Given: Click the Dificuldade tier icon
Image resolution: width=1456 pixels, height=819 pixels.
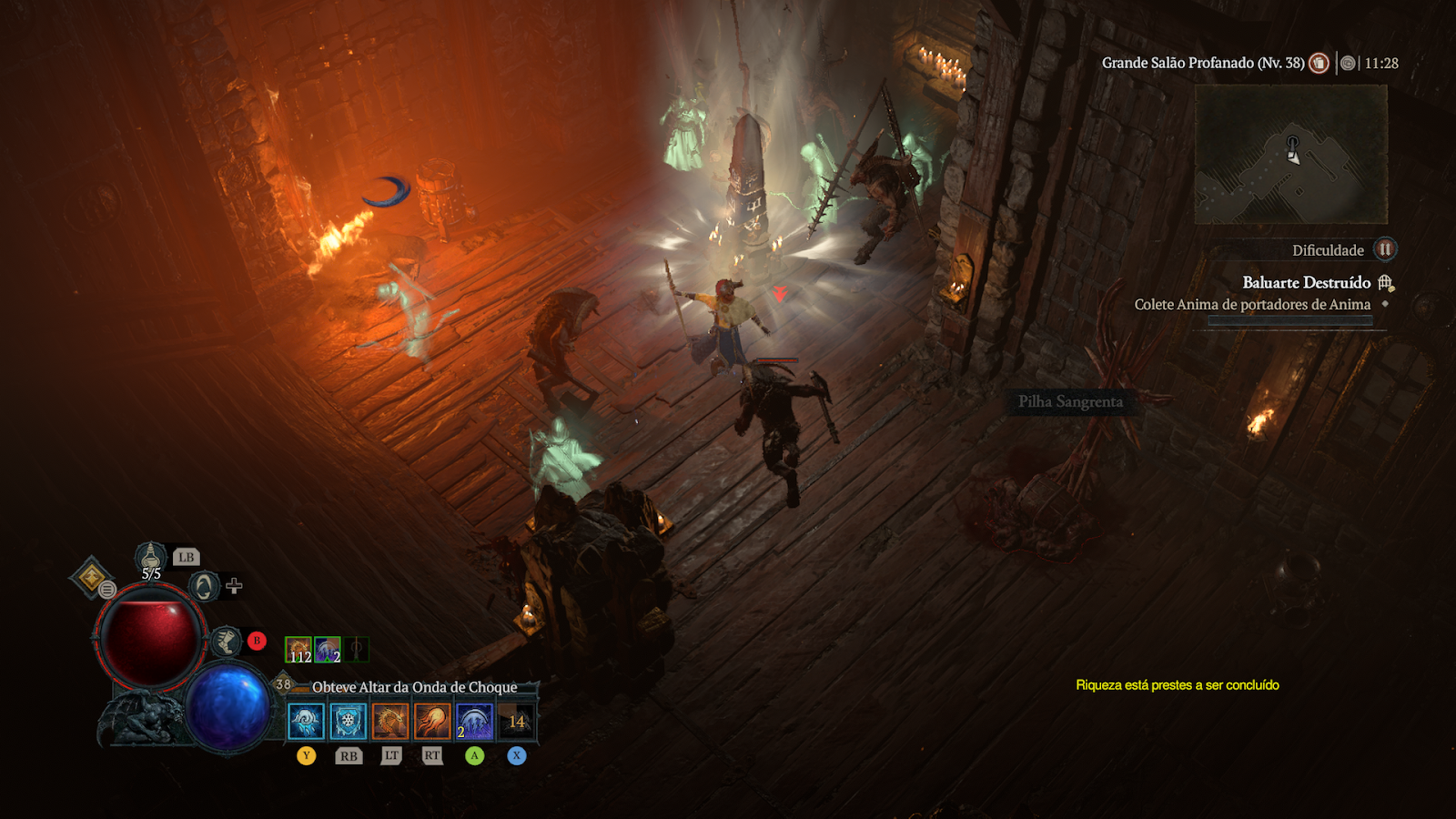Looking at the screenshot, I should pyautogui.click(x=1384, y=249).
